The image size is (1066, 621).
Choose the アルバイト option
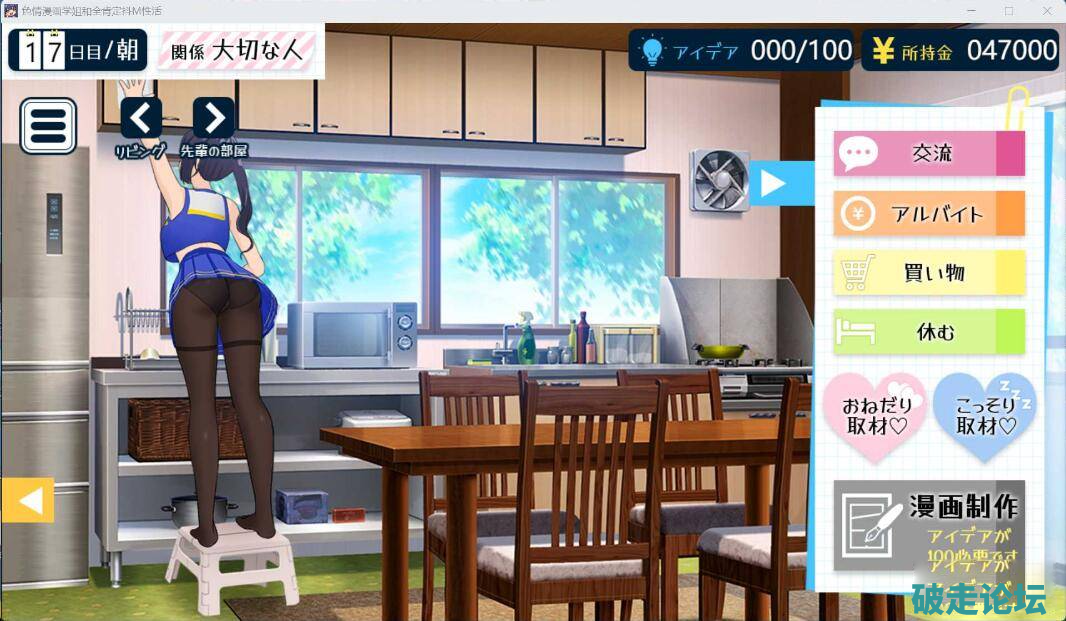click(x=929, y=213)
